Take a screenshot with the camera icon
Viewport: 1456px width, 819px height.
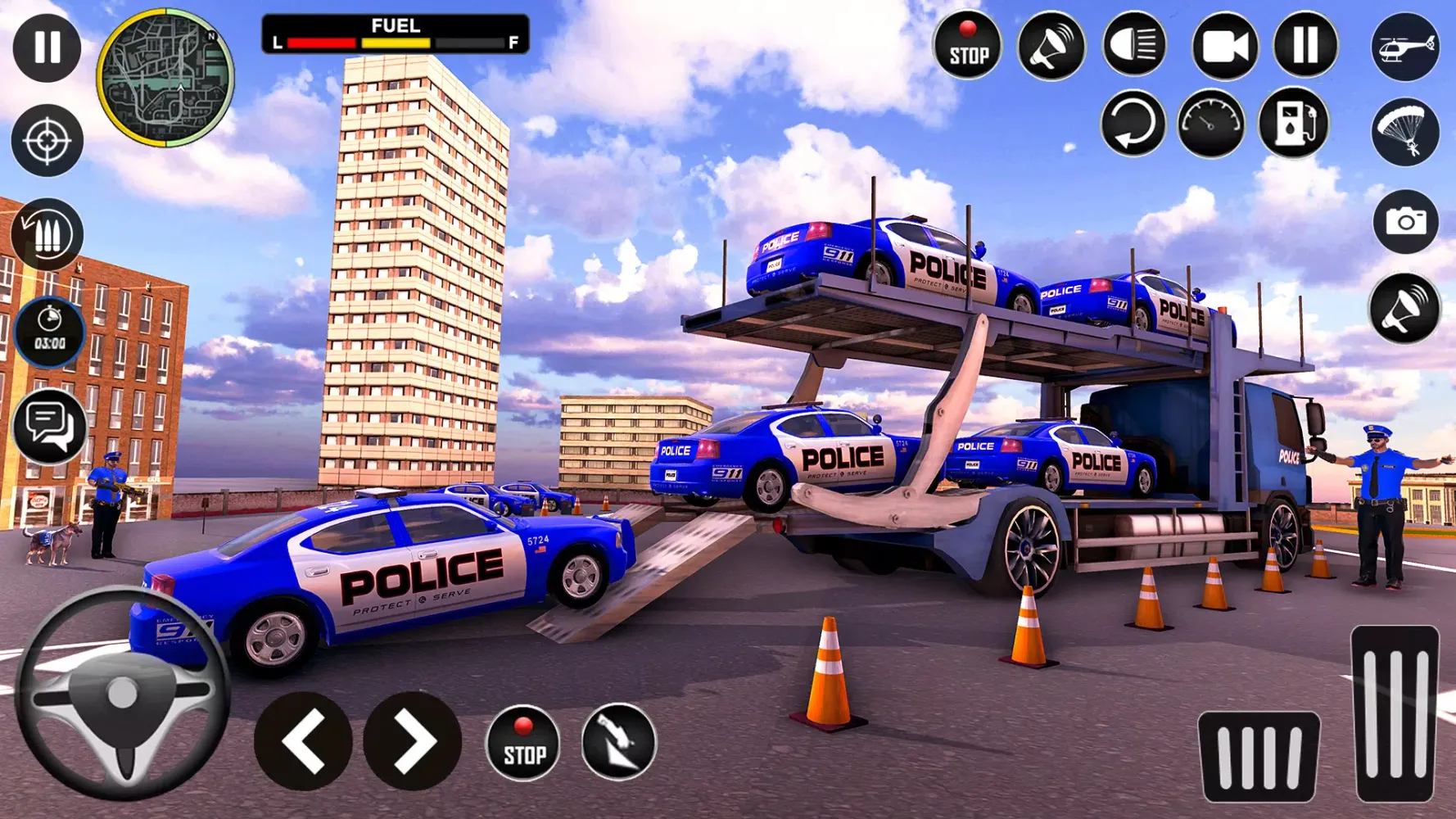[1406, 221]
